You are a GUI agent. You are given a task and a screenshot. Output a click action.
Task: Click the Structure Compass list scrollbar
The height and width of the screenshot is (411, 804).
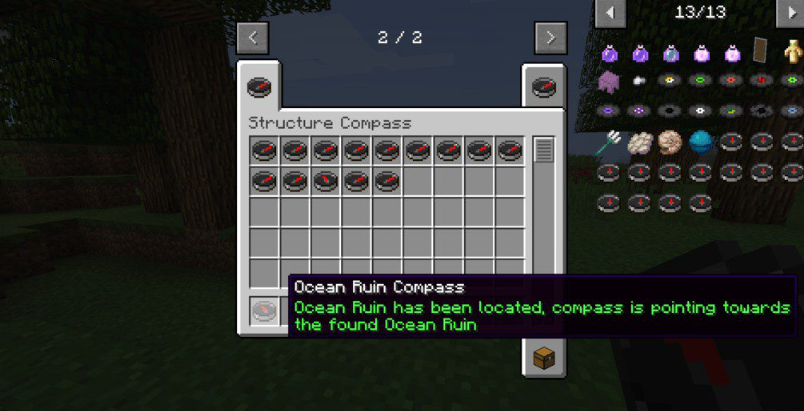click(543, 151)
